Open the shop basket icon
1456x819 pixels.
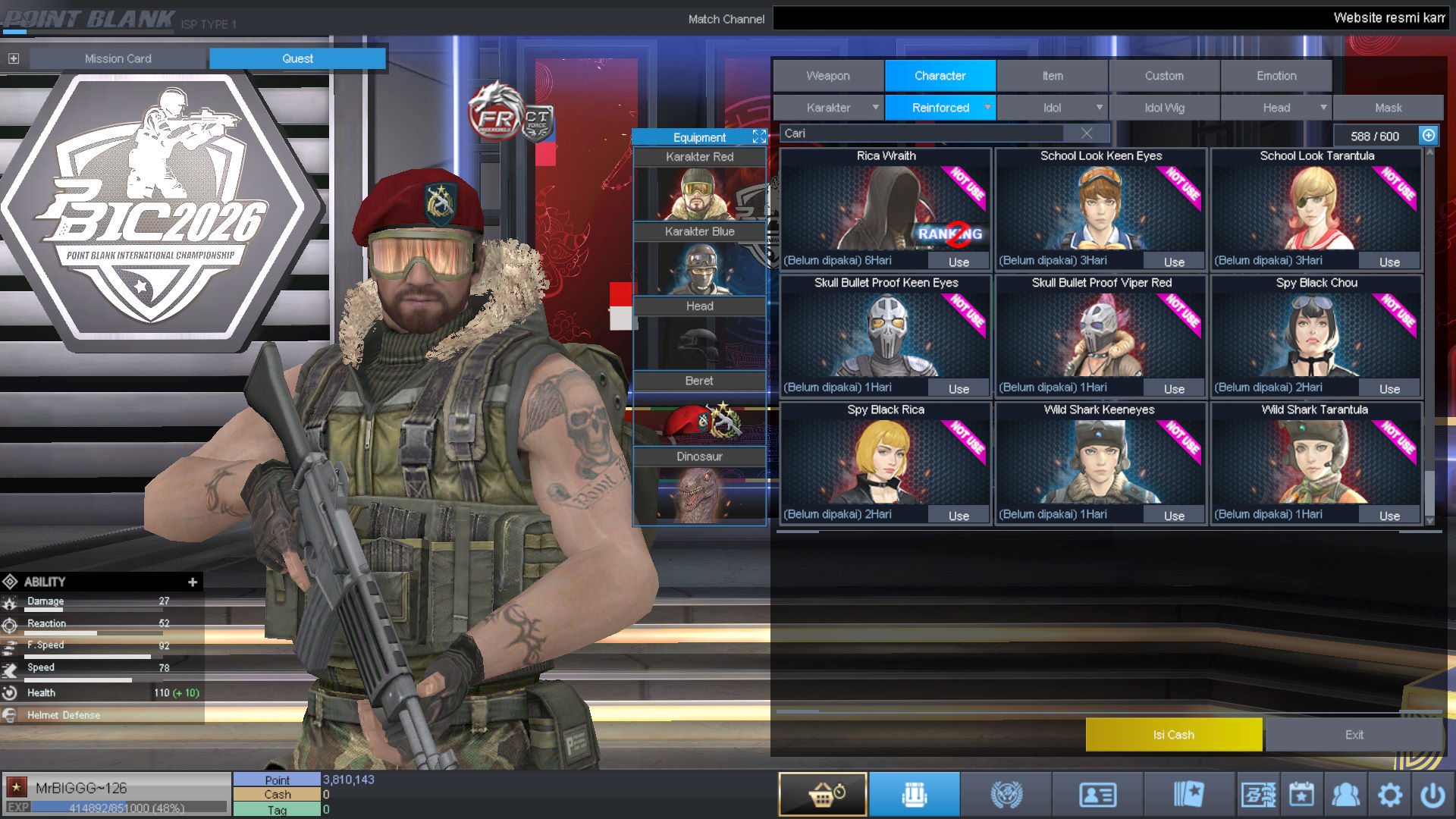[x=823, y=794]
